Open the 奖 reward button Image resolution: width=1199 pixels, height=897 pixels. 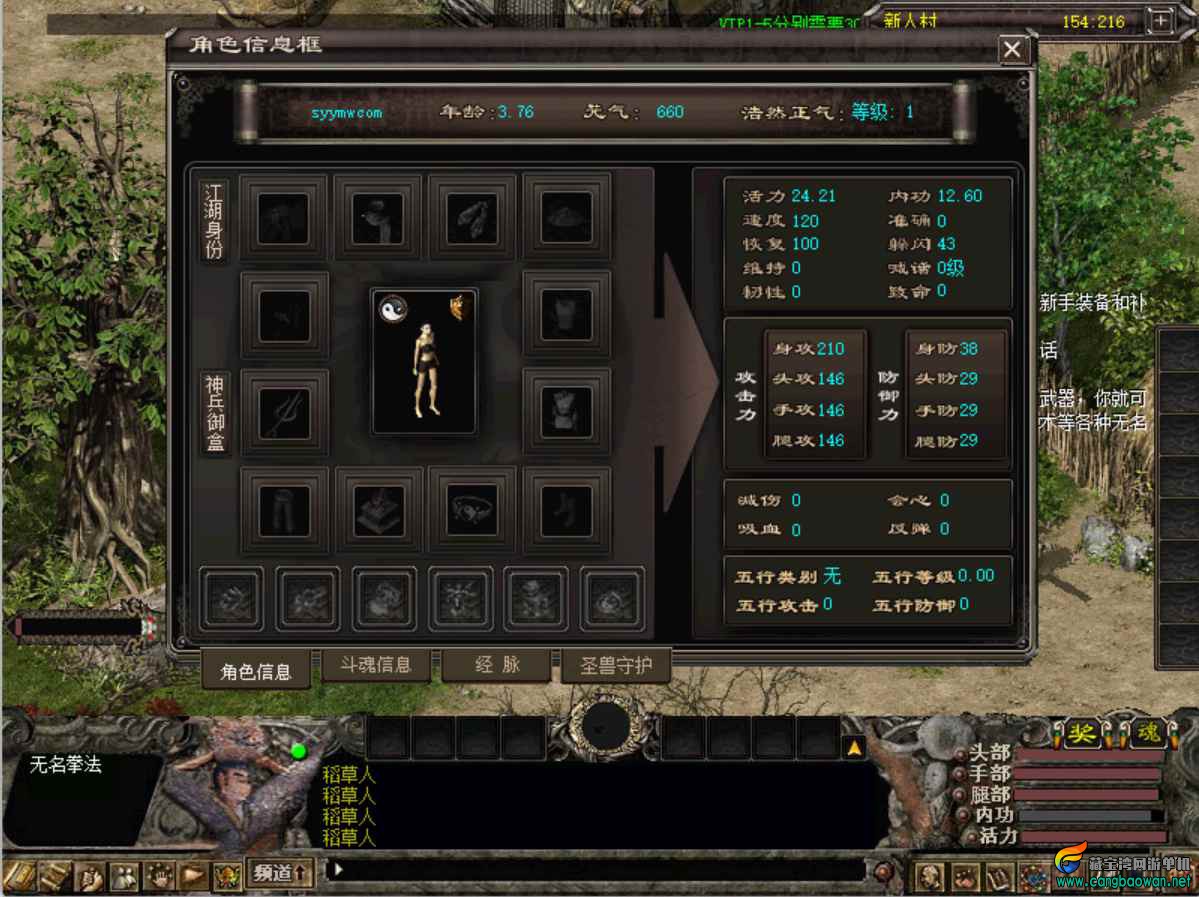tap(1081, 733)
